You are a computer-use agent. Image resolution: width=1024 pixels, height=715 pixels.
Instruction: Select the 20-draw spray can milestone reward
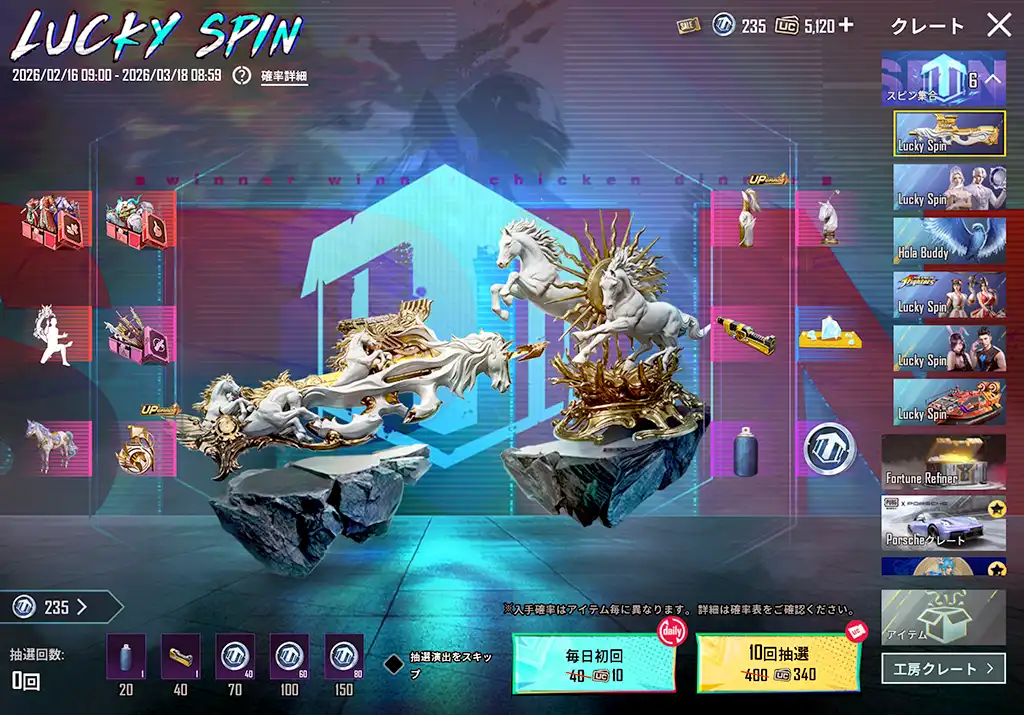[x=126, y=658]
